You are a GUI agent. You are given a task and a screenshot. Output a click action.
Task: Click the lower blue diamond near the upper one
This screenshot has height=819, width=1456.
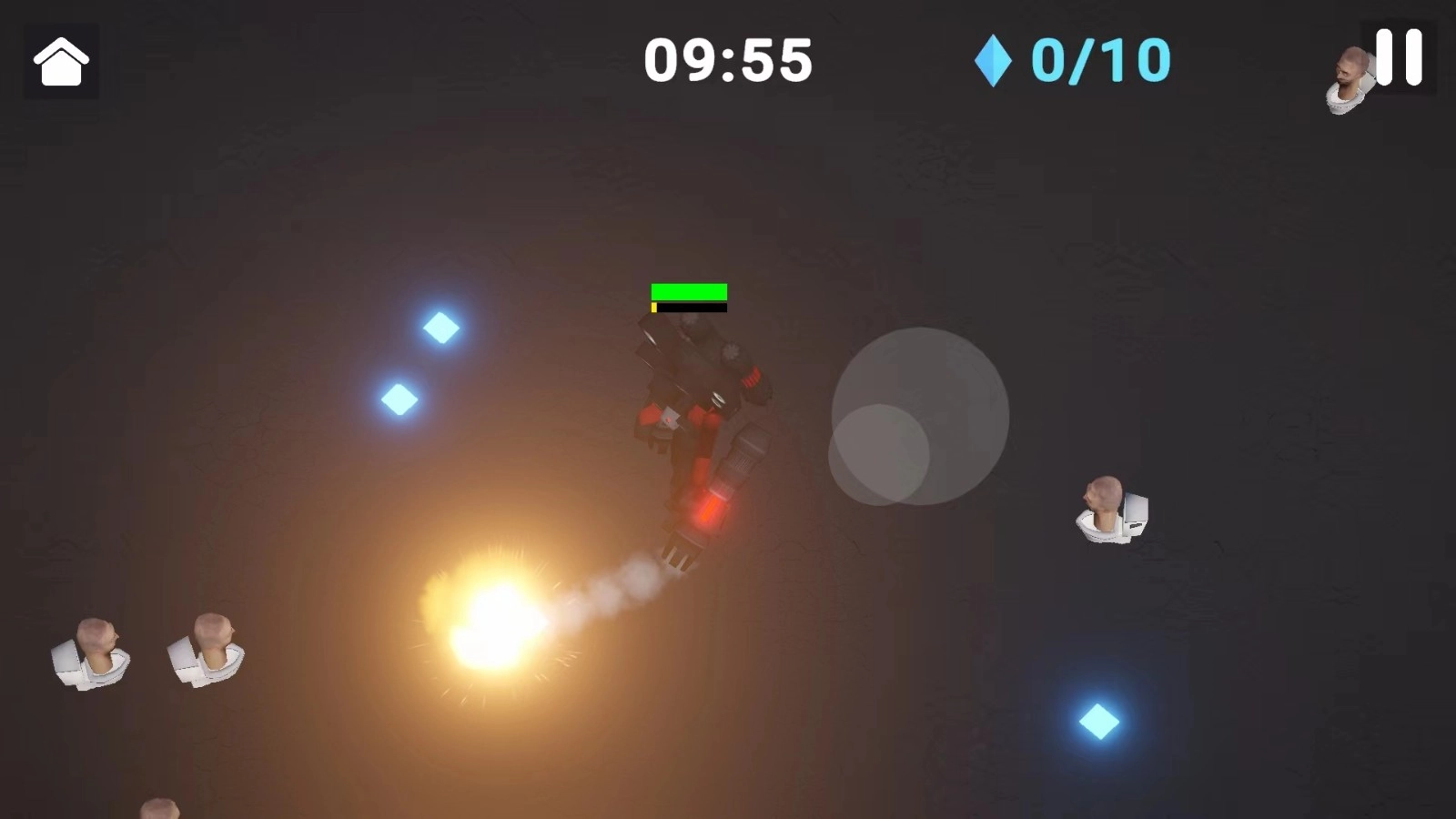(398, 399)
